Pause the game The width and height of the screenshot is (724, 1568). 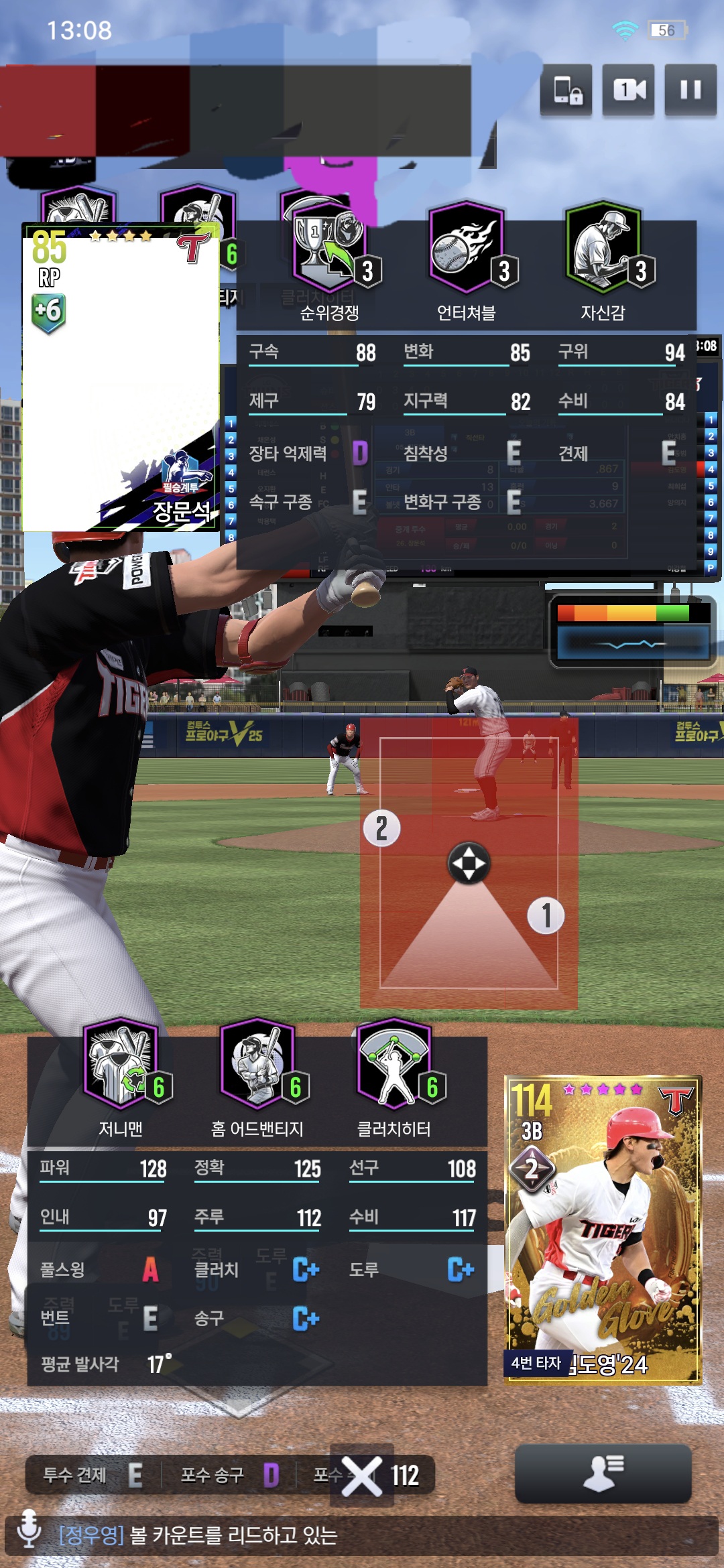point(690,90)
